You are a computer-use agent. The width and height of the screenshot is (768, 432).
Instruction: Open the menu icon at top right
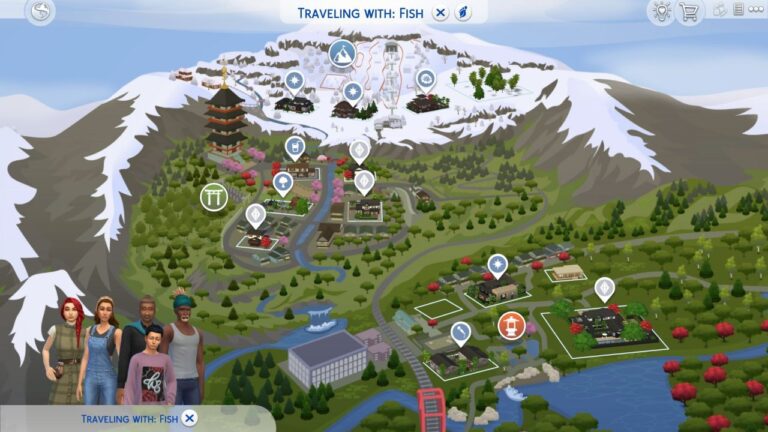pyautogui.click(x=738, y=12)
